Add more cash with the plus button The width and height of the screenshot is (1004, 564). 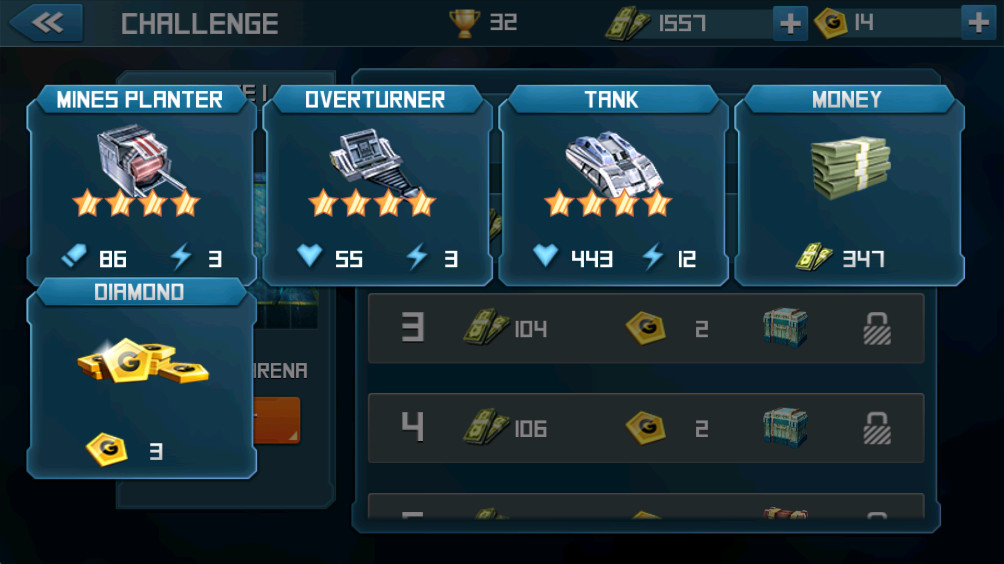[x=790, y=23]
